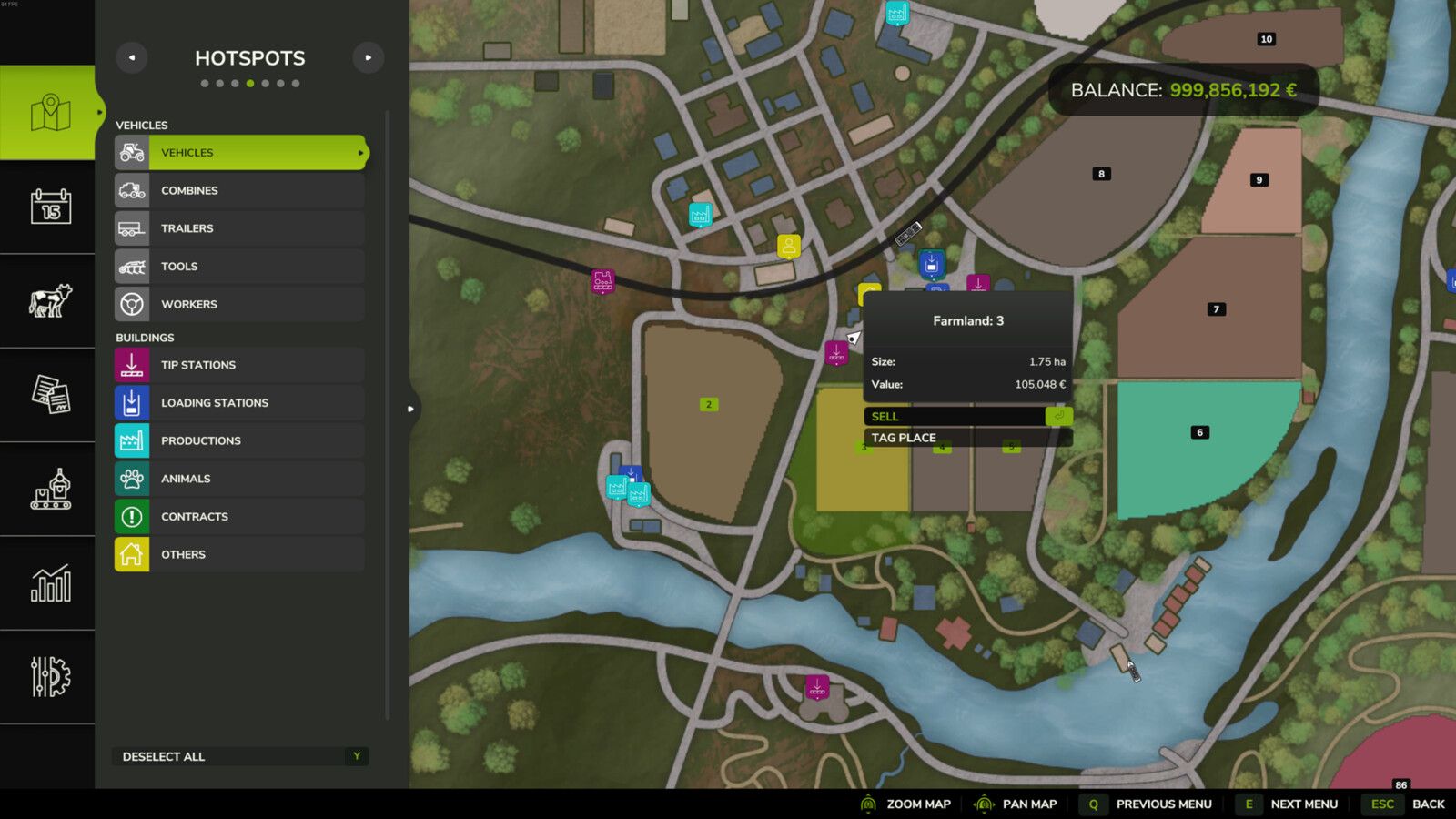Go to the previous map page arrow

click(x=132, y=57)
